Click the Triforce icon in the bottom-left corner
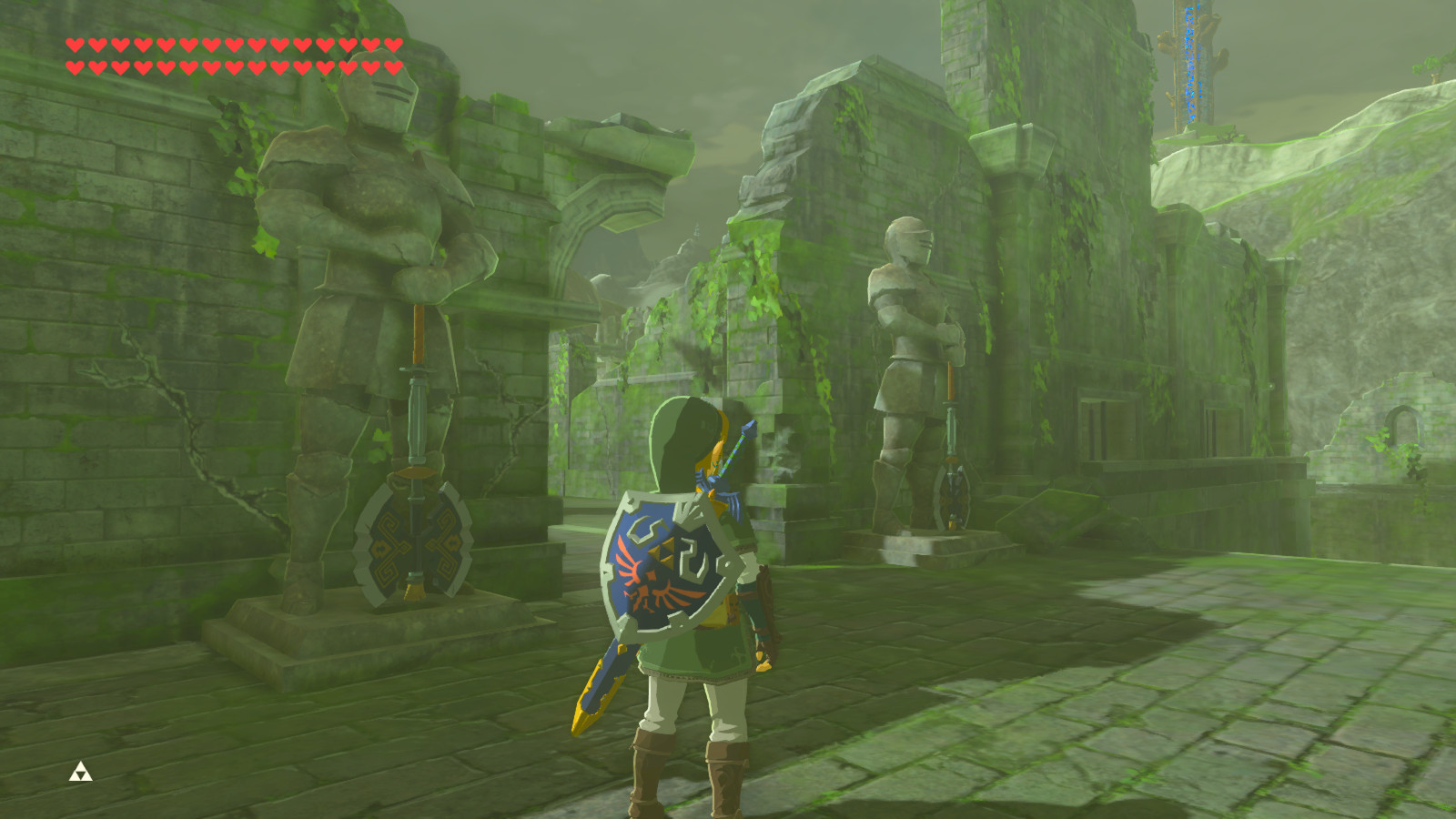 pyautogui.click(x=80, y=773)
